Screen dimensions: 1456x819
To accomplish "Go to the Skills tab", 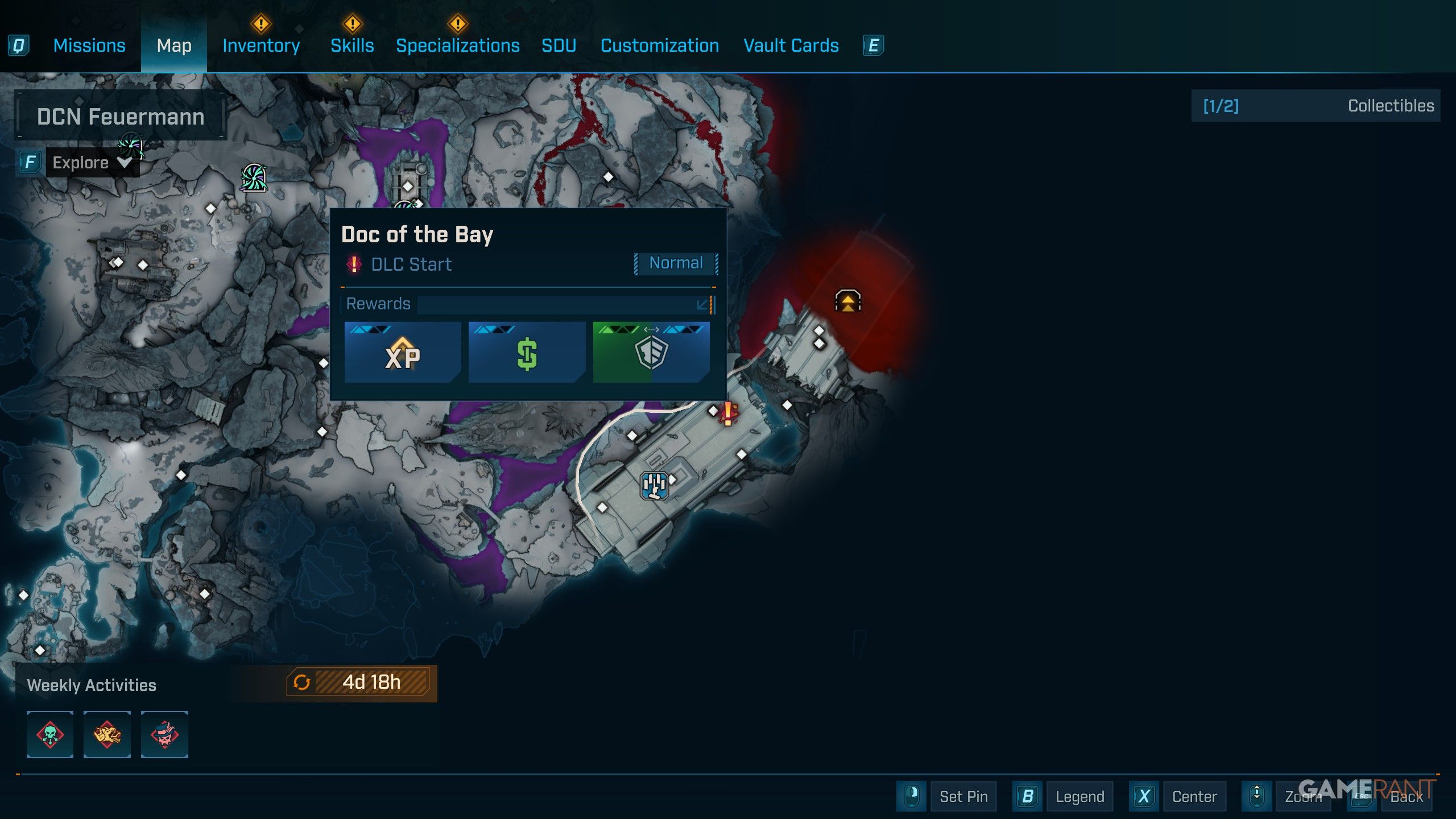I will (x=352, y=45).
